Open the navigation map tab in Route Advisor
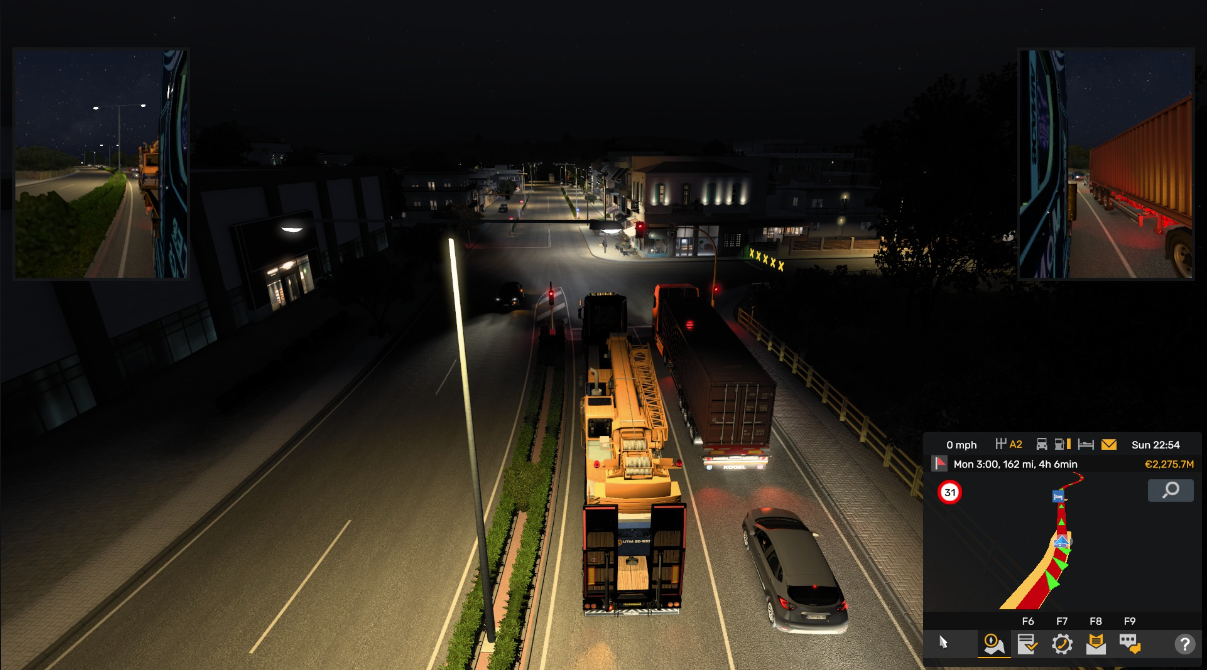The width and height of the screenshot is (1207, 670). click(993, 644)
